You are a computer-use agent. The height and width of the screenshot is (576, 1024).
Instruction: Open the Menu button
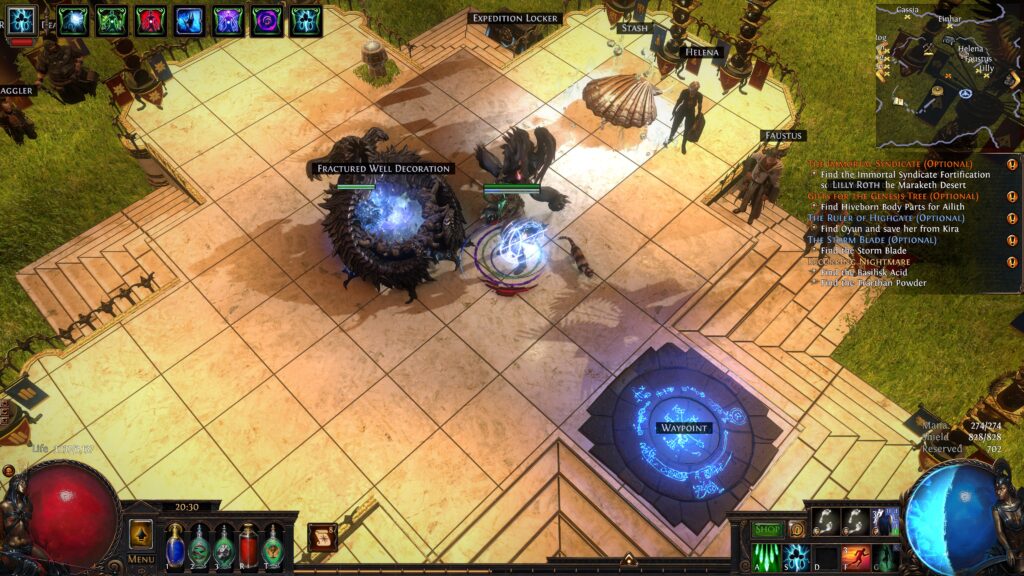tap(140, 559)
